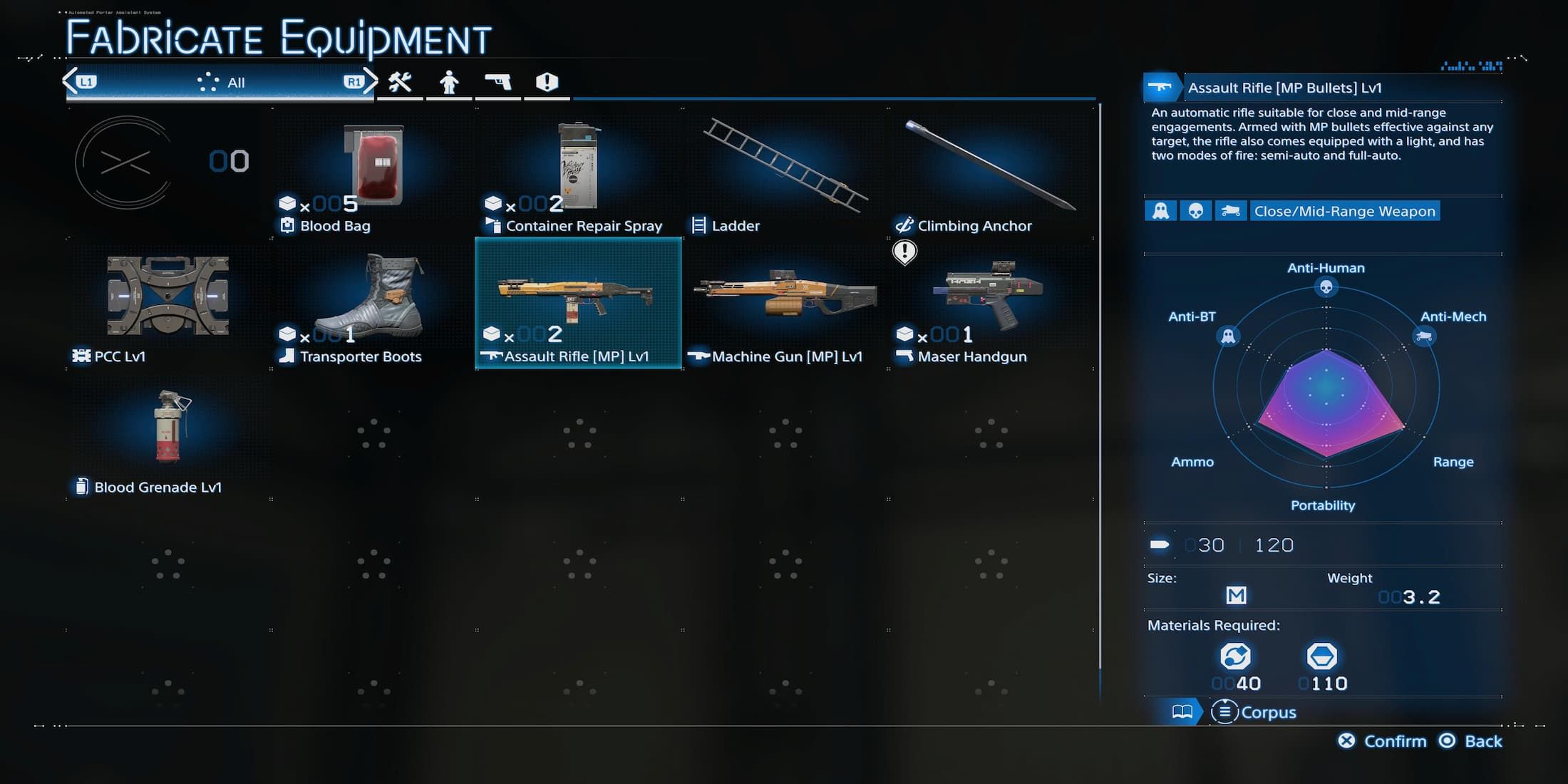Screen dimensions: 1568x784
Task: Click the Anti-Mech vehicle tag icon
Action: (x=1231, y=211)
